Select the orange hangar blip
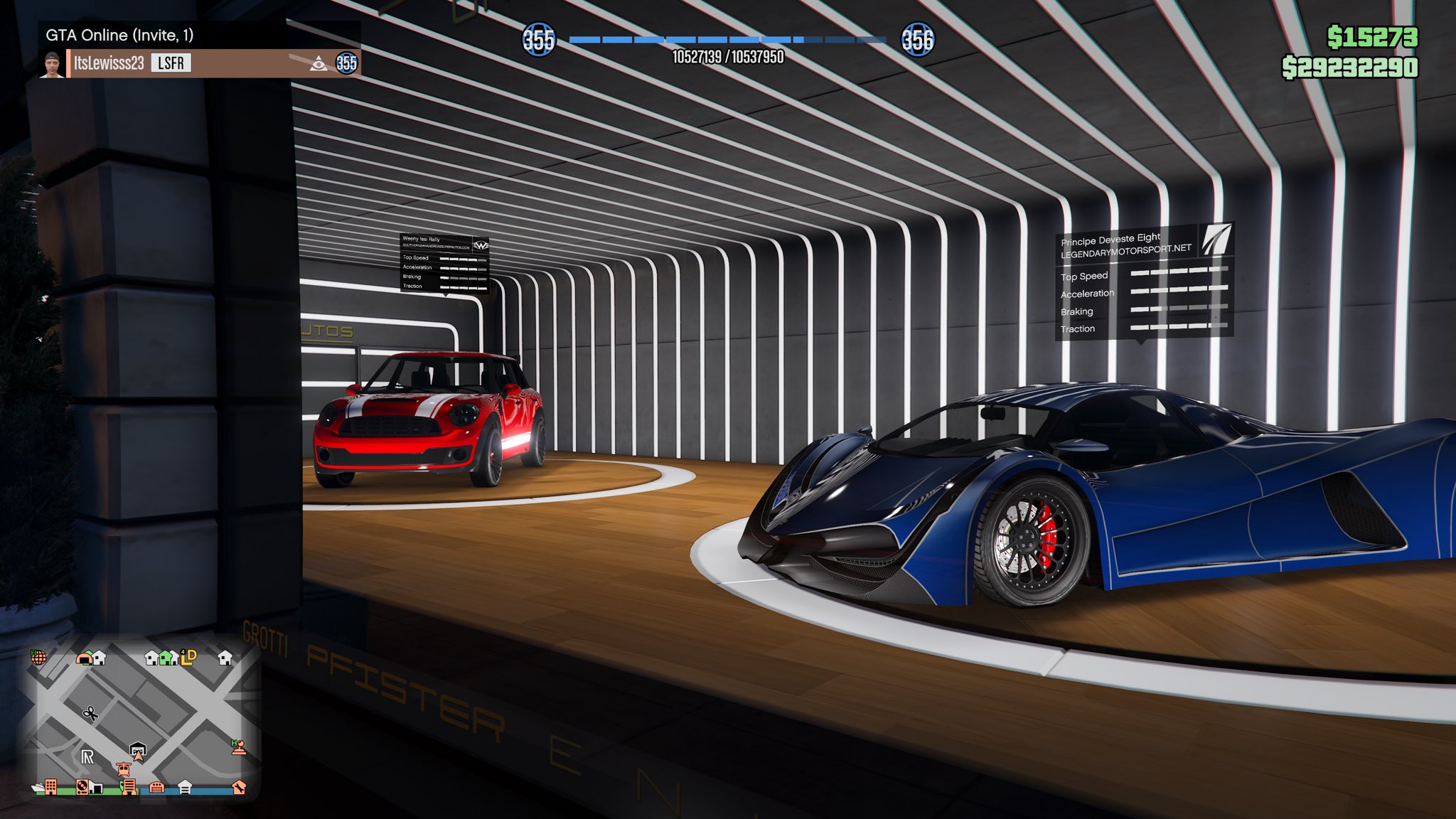This screenshot has height=819, width=1456. coord(85,658)
